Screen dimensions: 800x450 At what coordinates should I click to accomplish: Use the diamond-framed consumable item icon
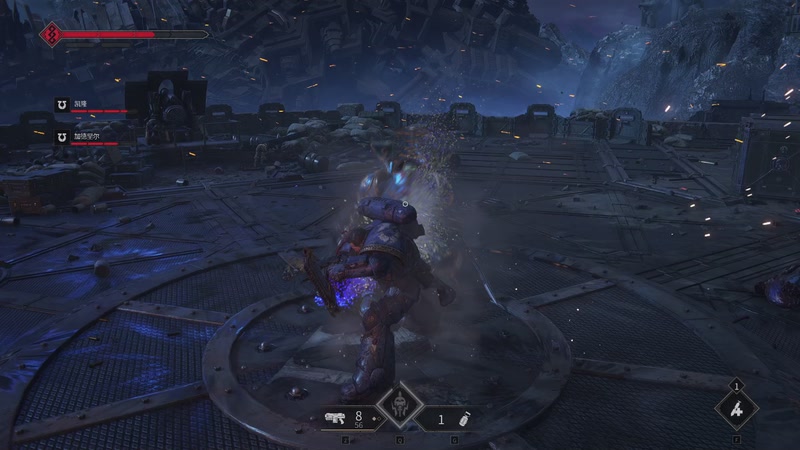pyautogui.click(x=737, y=408)
